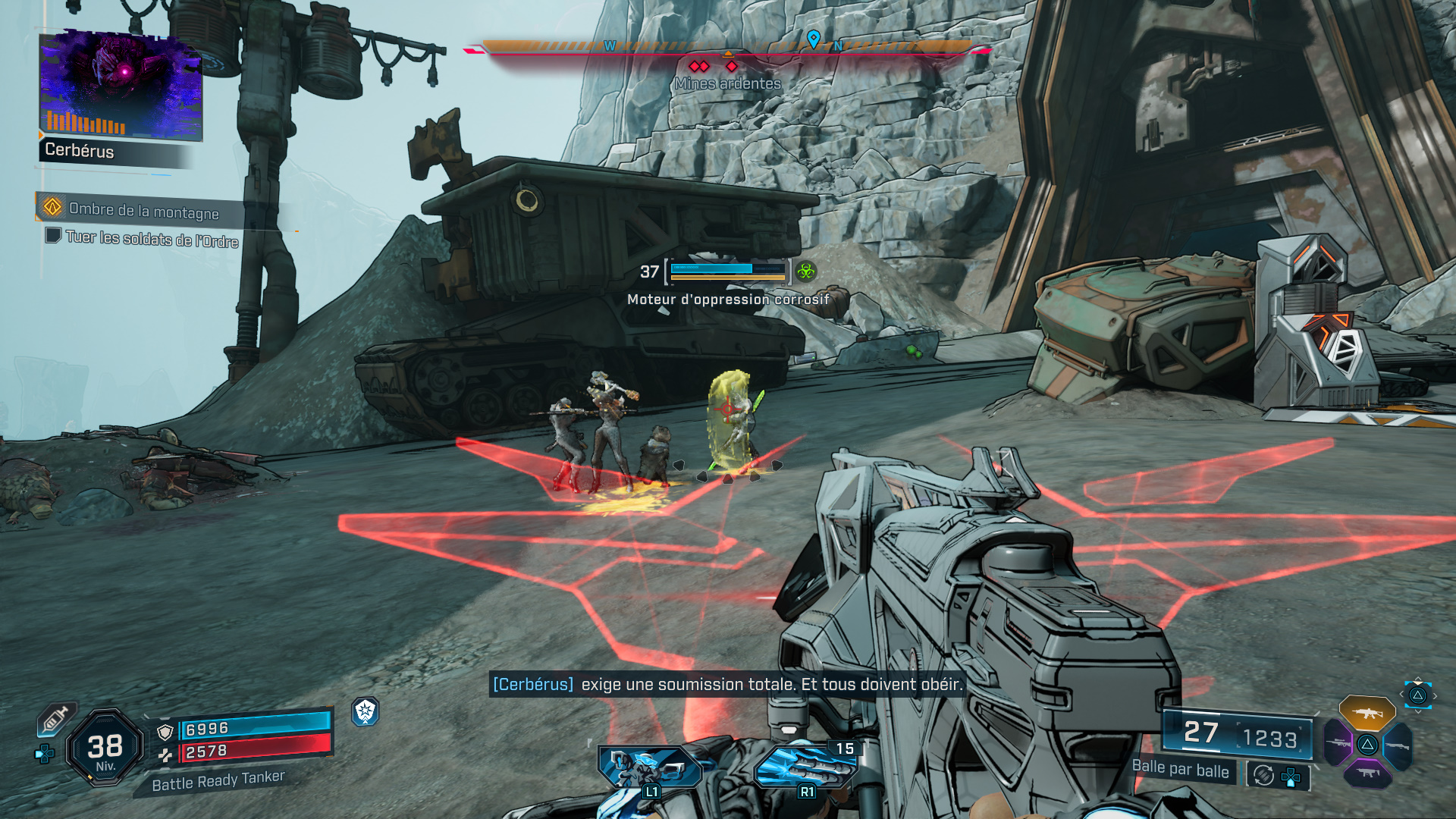Click the blue waypoint marker on compass
The width and height of the screenshot is (1456, 819).
coord(813,38)
